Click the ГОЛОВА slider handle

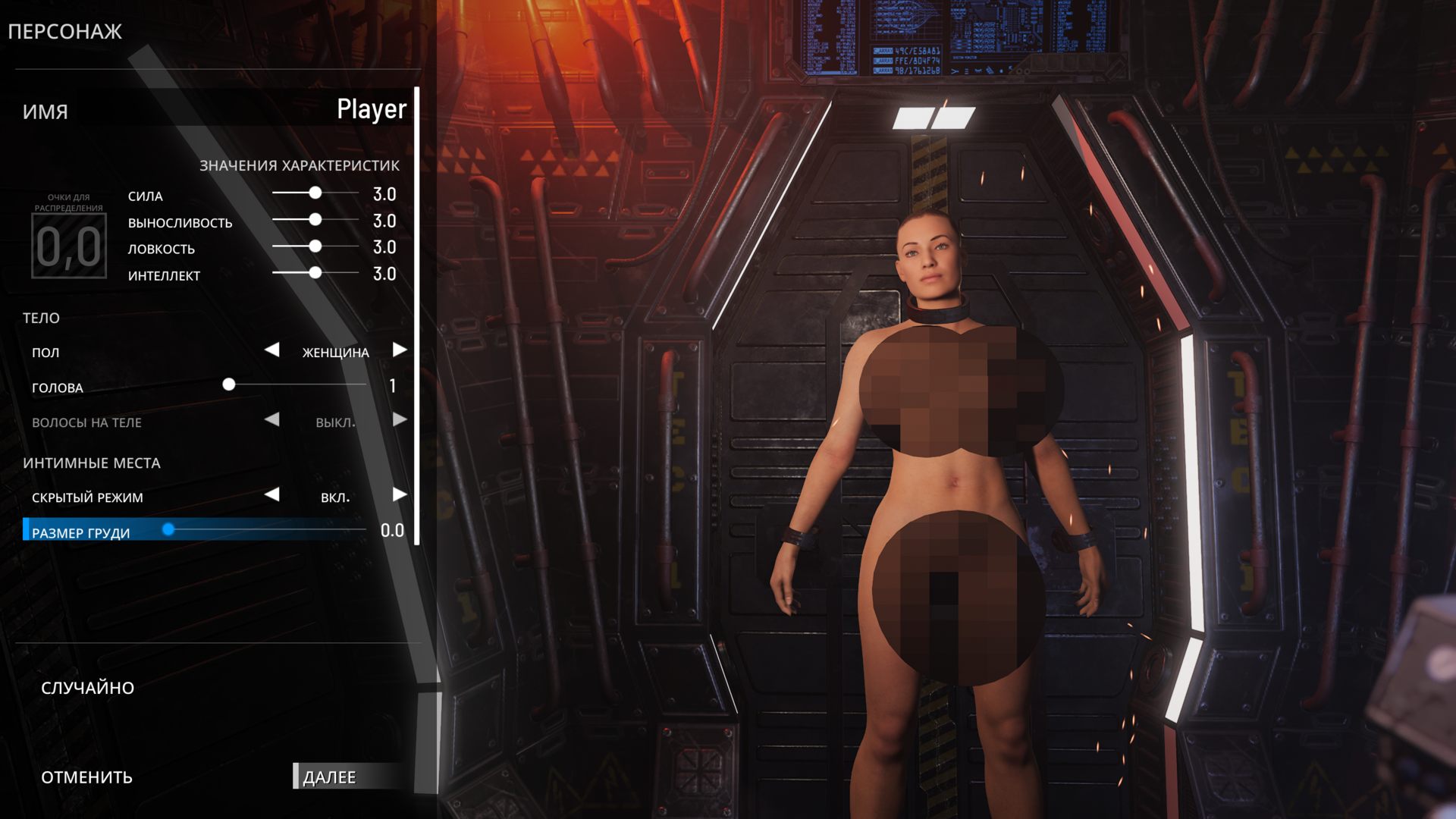click(x=228, y=385)
